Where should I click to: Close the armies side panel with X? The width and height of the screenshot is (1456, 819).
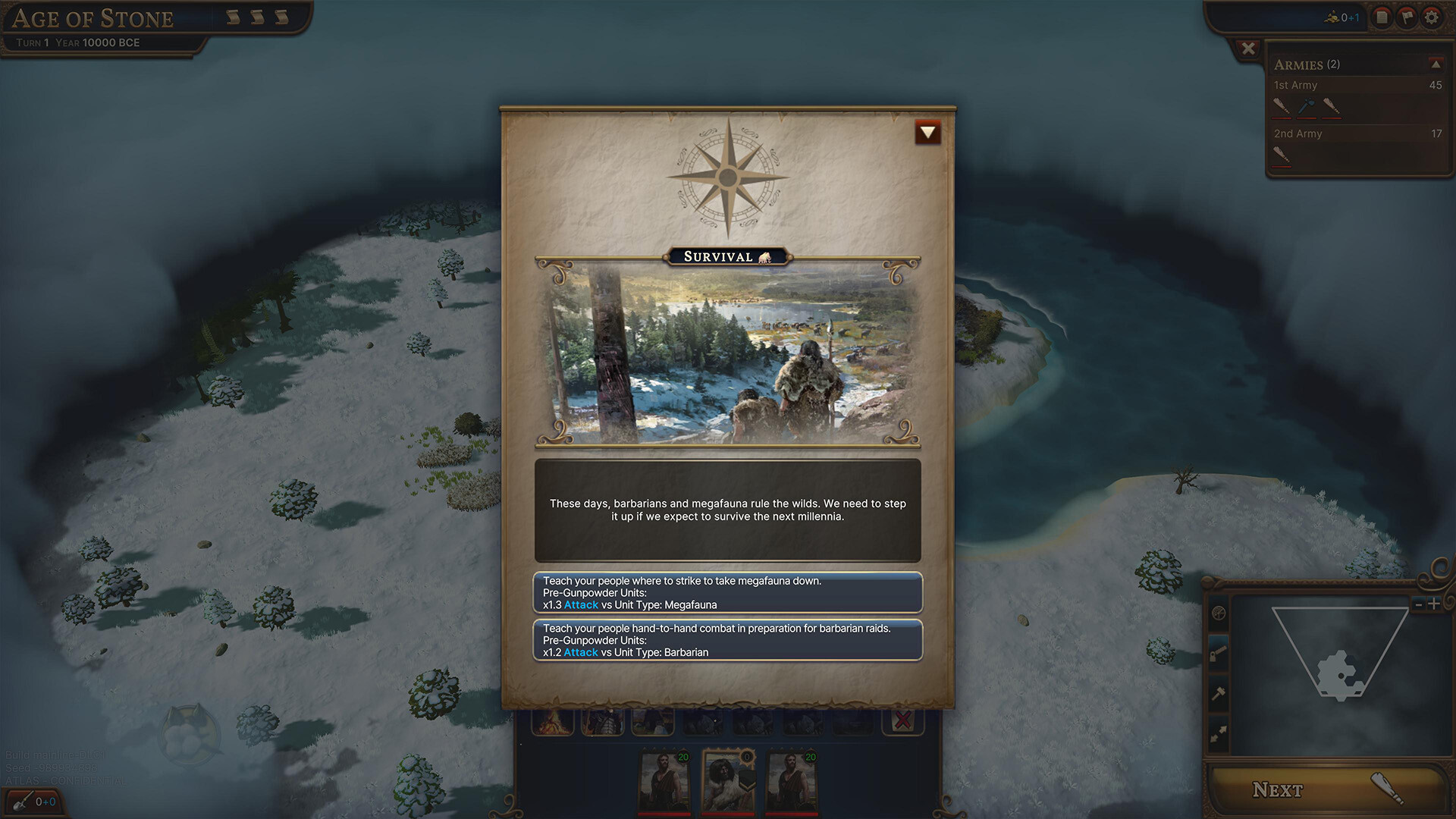(x=1248, y=49)
